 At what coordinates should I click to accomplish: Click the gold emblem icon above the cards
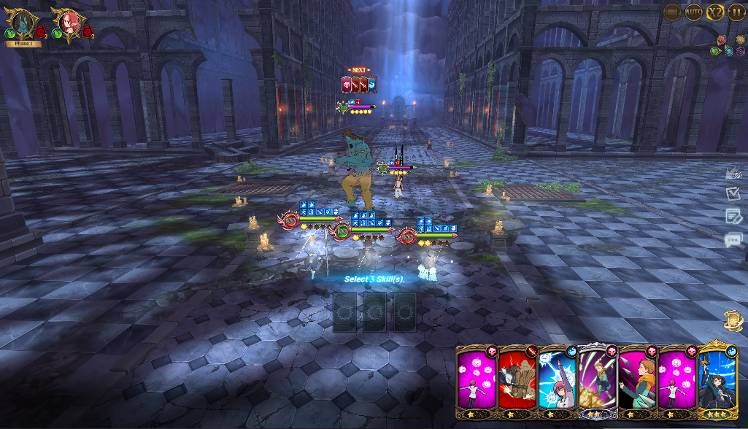coord(733,320)
